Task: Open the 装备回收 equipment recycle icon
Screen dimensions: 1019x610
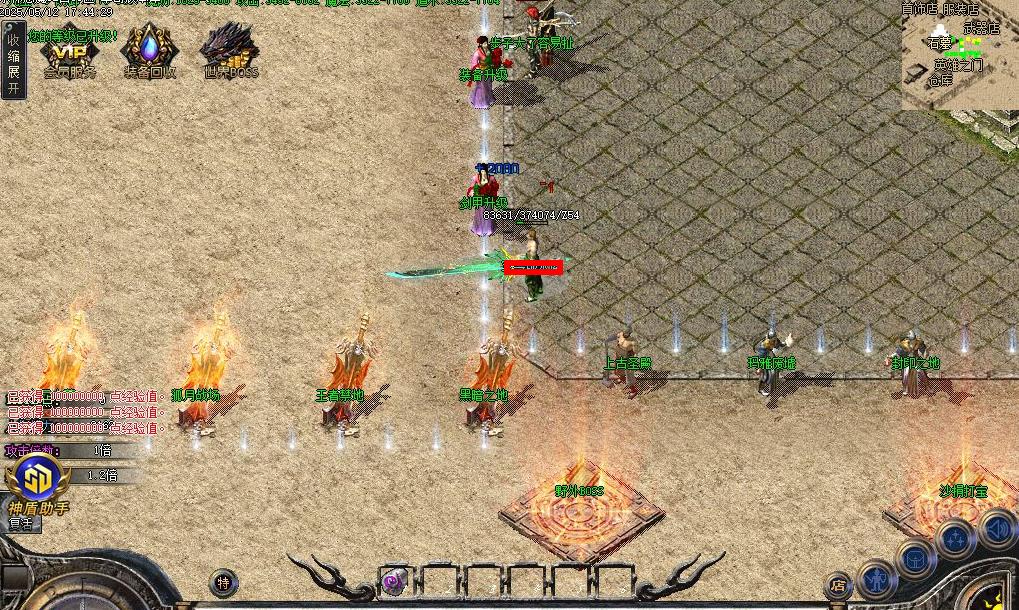Action: coord(150,52)
